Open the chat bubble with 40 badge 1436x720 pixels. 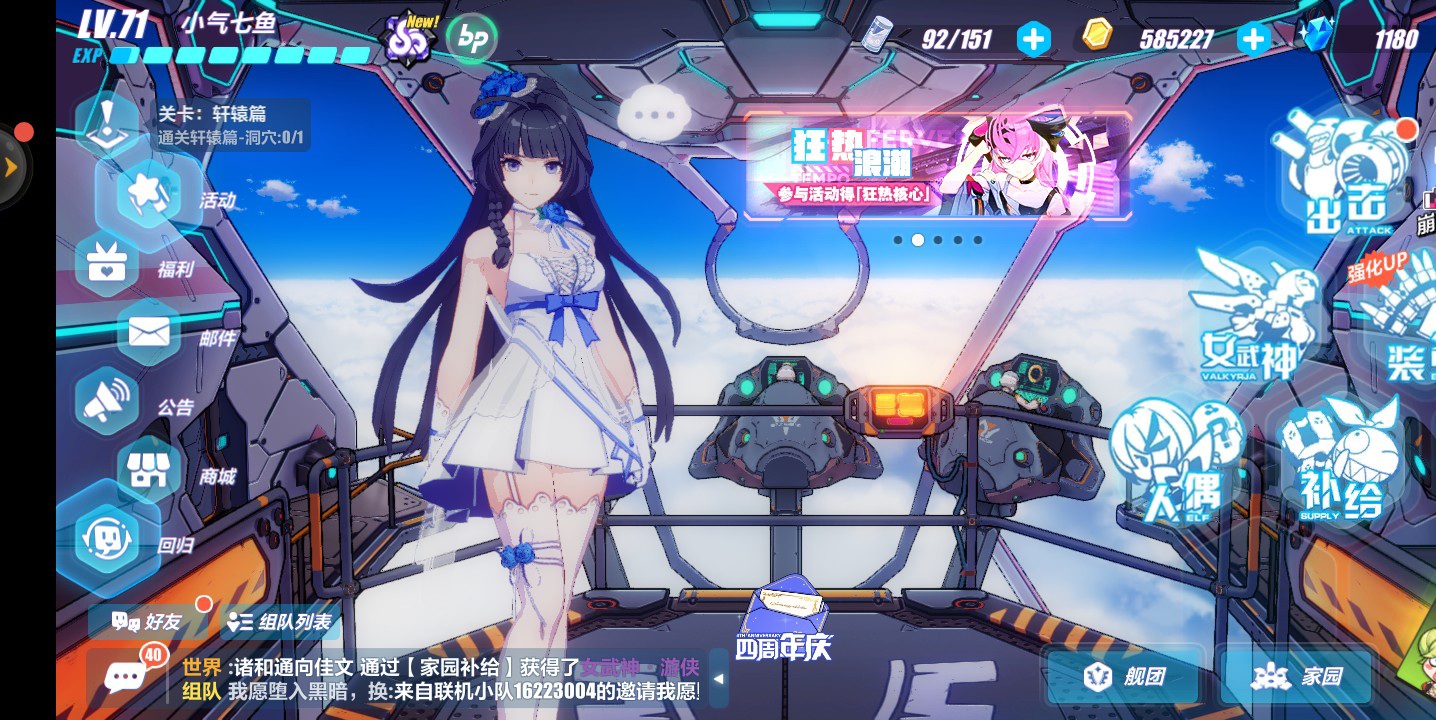point(126,677)
